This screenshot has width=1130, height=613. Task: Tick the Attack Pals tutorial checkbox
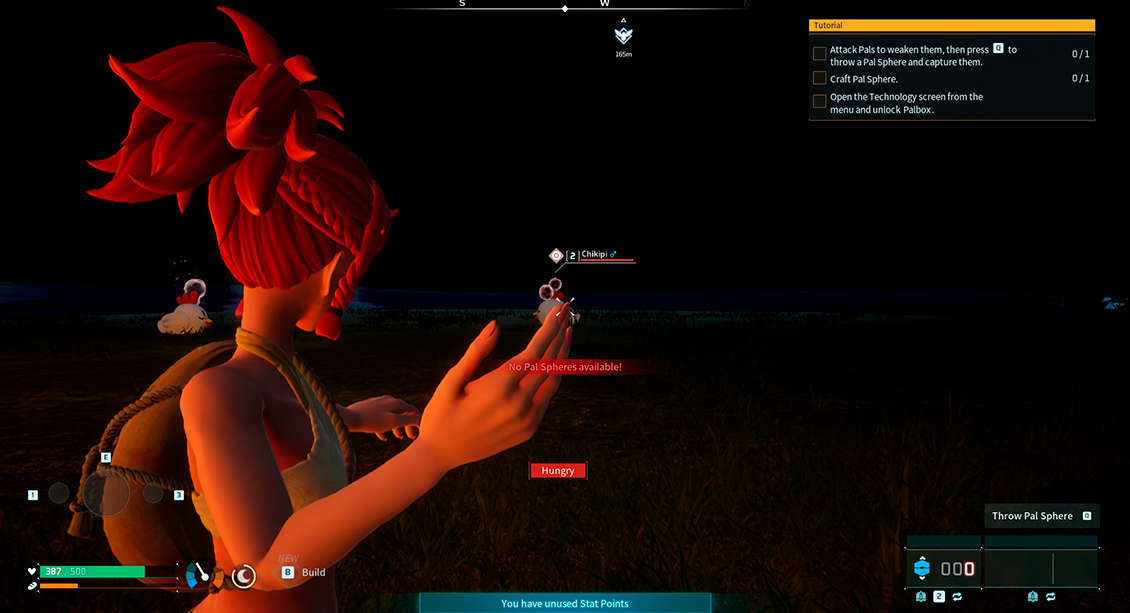[x=820, y=54]
